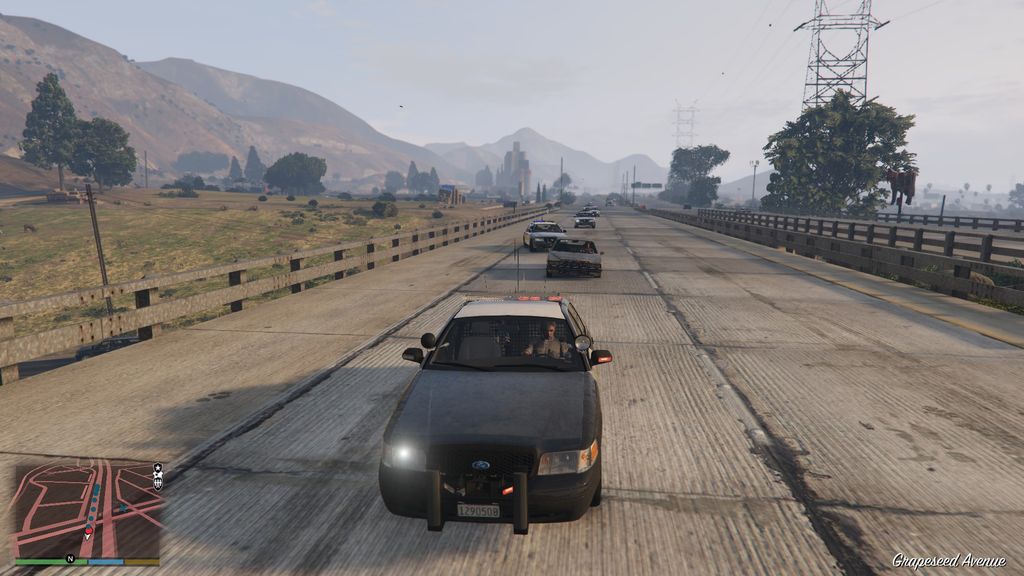Click the police badge icons beside the minimap
1024x576 pixels.
point(158,476)
